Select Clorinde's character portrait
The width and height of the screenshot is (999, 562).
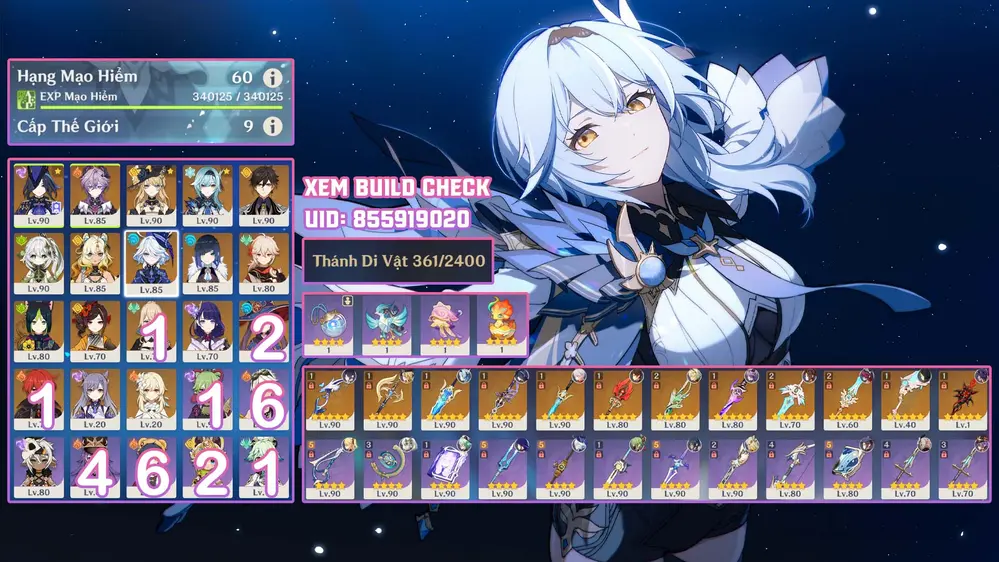(39, 194)
